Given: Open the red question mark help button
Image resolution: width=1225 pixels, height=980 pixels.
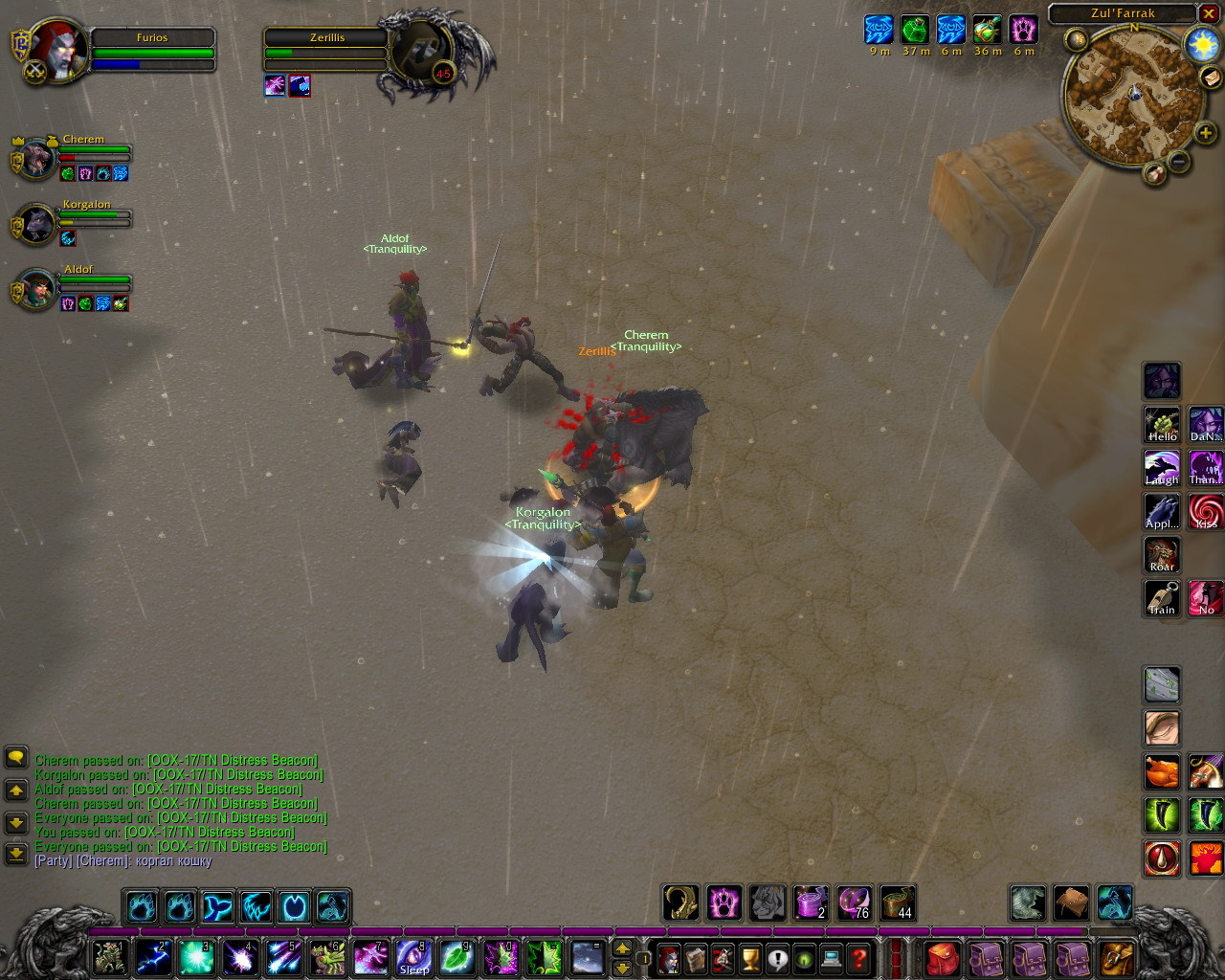Looking at the screenshot, I should (859, 957).
